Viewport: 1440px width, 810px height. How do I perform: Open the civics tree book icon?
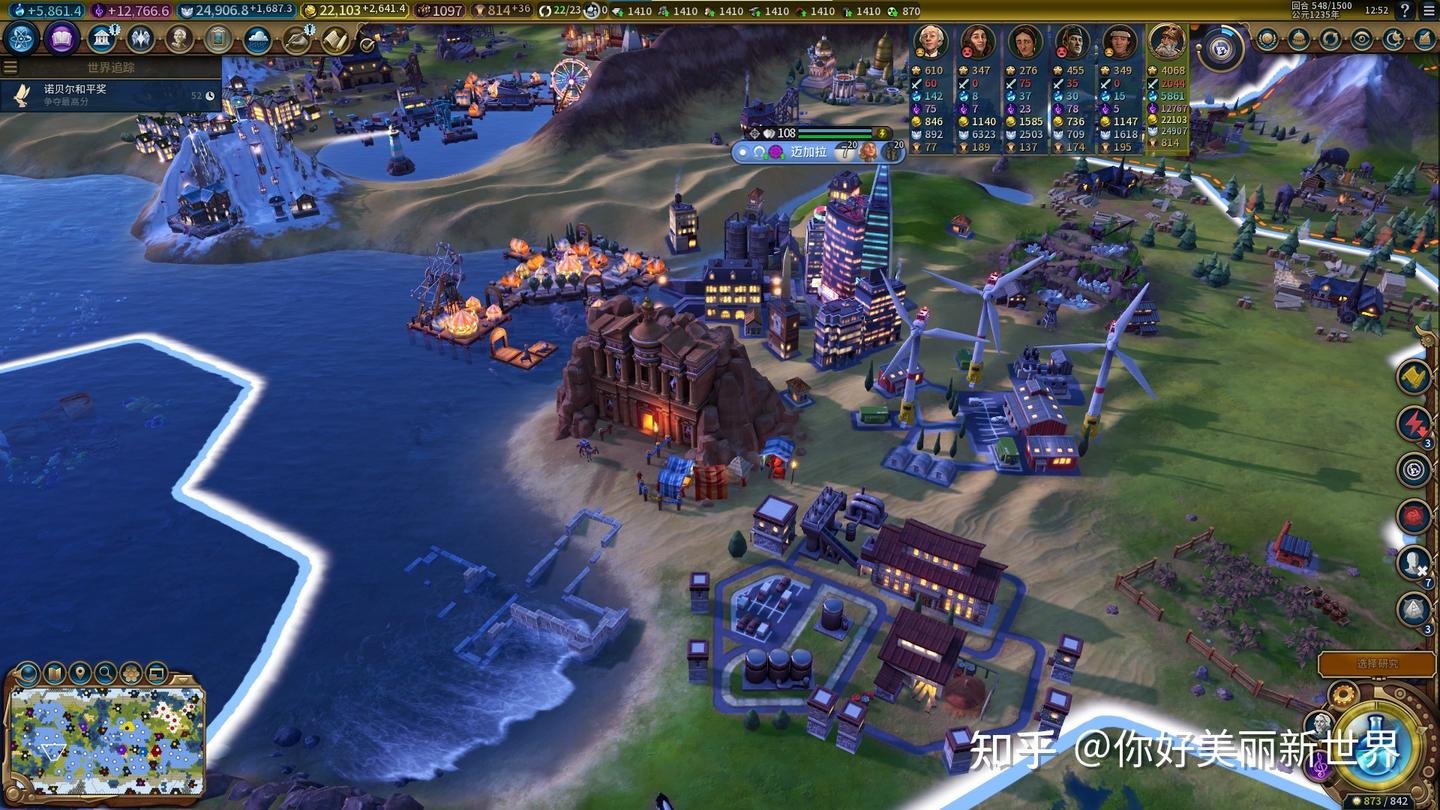(62, 39)
